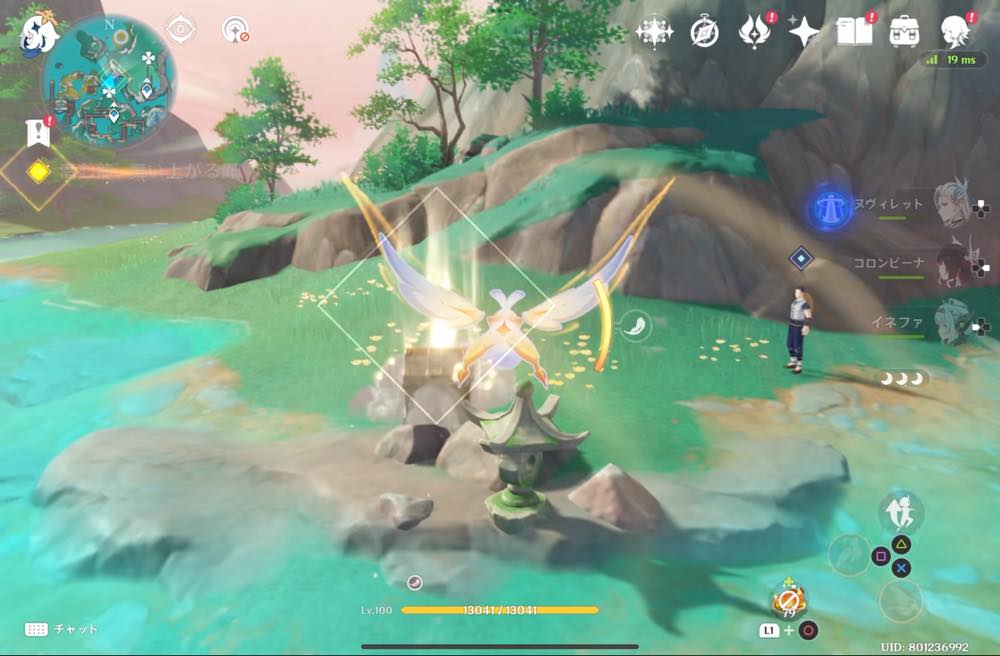The width and height of the screenshot is (1000, 656).
Task: Open the チャット chat box
Action: 62,629
